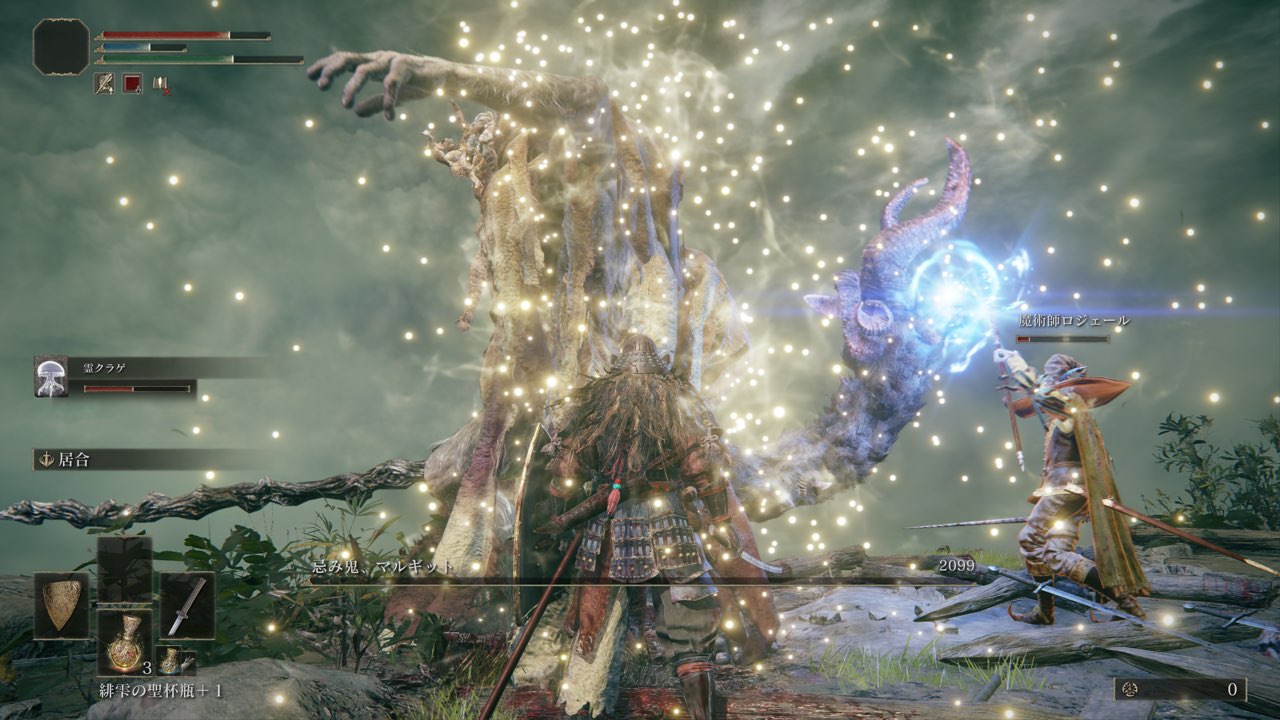Click the golden heater shield slot

(61, 605)
